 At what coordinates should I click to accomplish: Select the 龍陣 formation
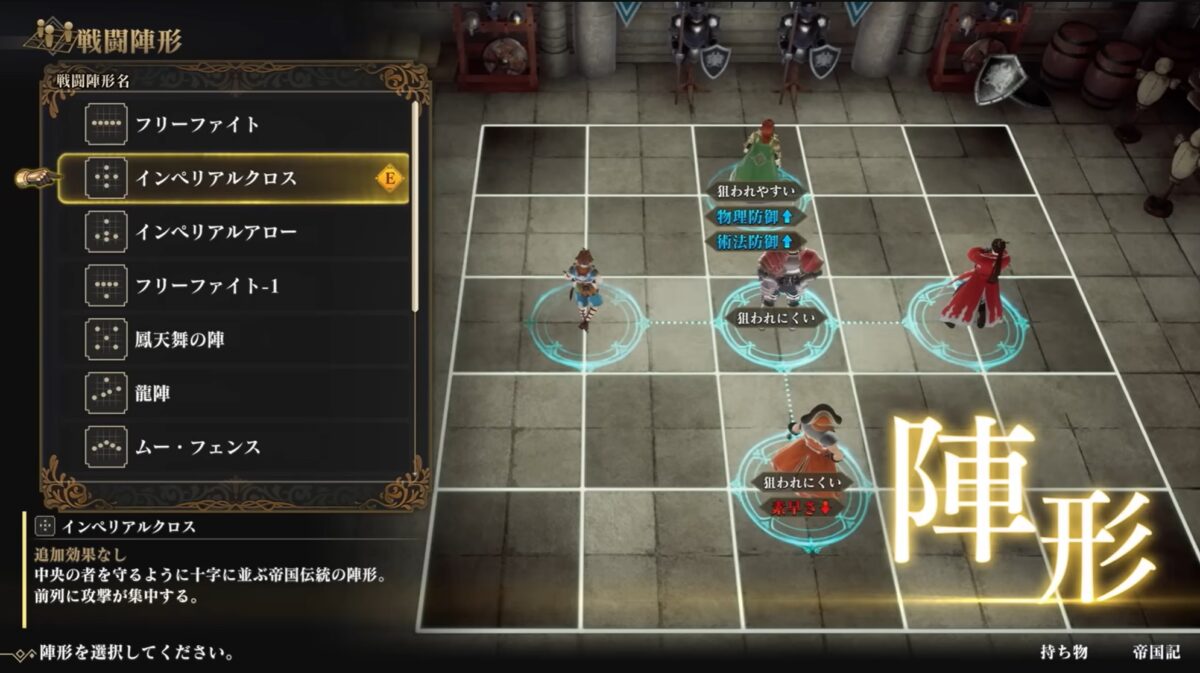pos(153,394)
